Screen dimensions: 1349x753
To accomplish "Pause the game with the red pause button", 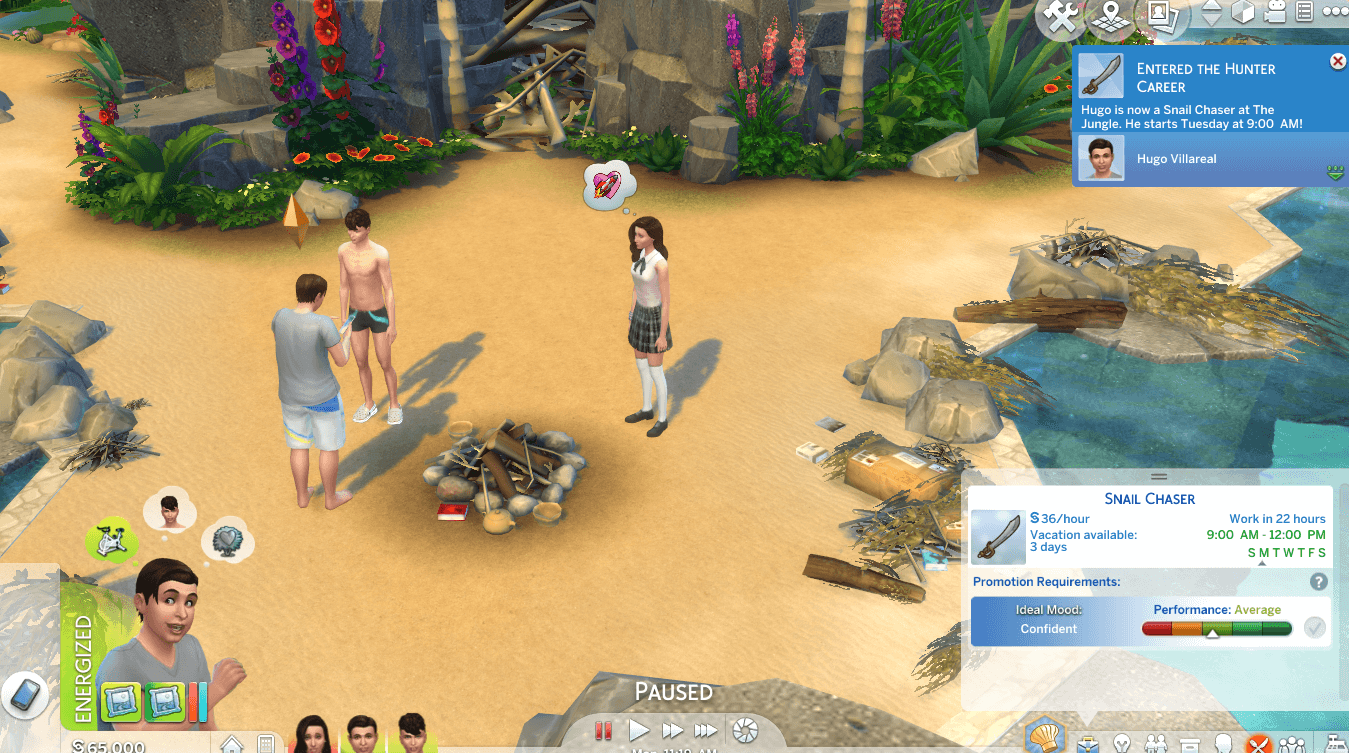I will pyautogui.click(x=603, y=731).
